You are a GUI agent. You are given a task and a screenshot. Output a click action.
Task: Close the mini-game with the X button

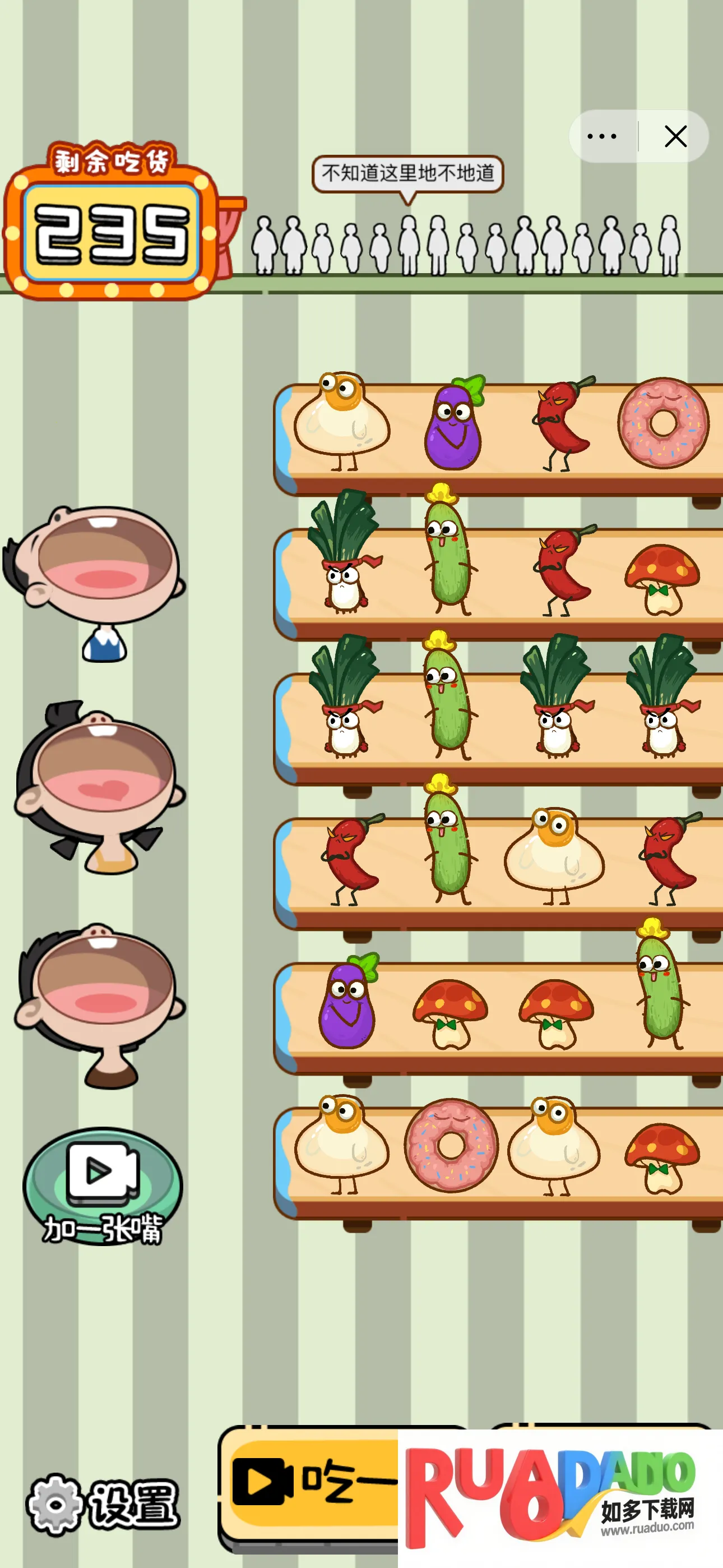[675, 136]
